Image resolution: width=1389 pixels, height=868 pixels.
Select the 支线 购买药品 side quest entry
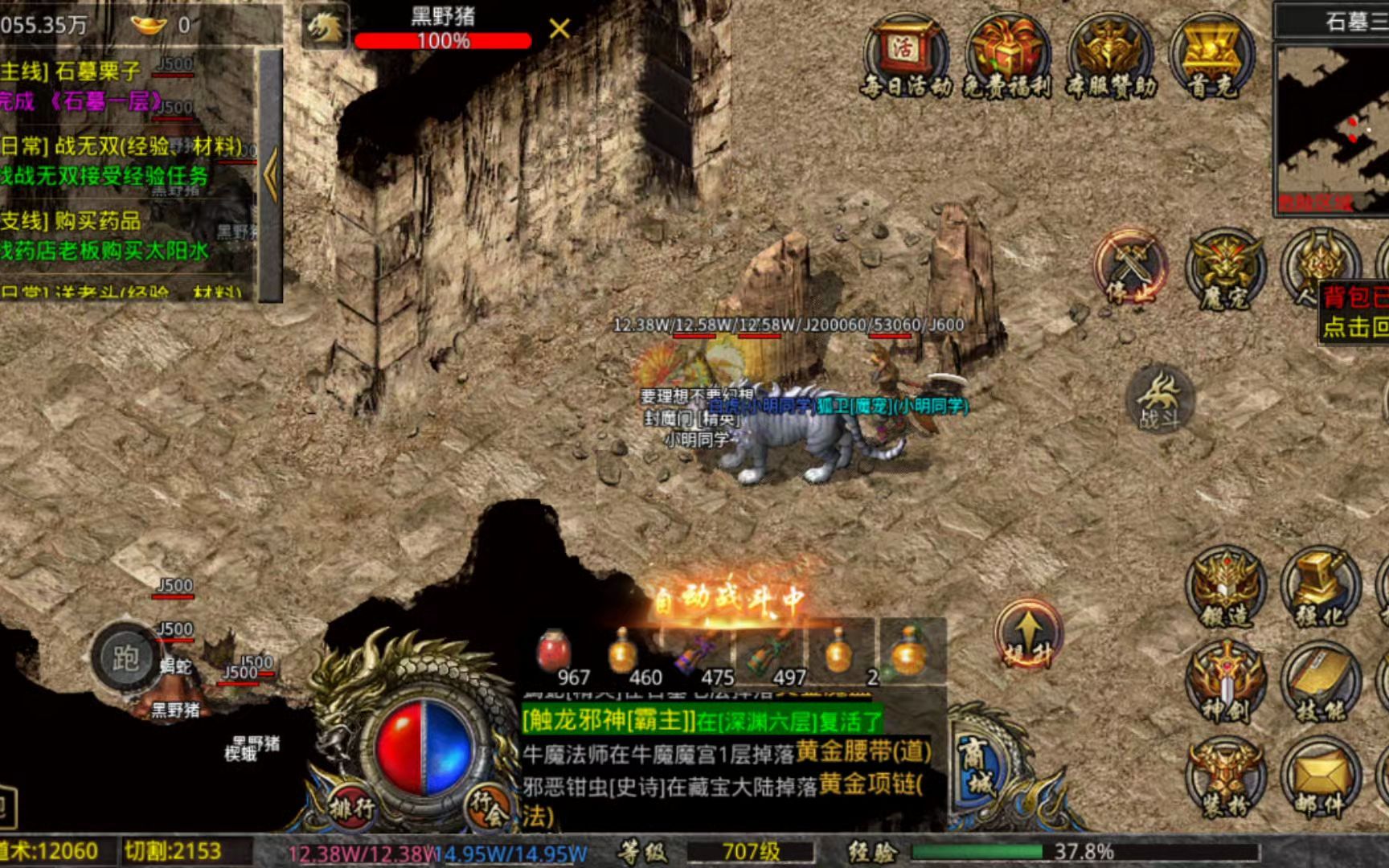click(x=72, y=221)
